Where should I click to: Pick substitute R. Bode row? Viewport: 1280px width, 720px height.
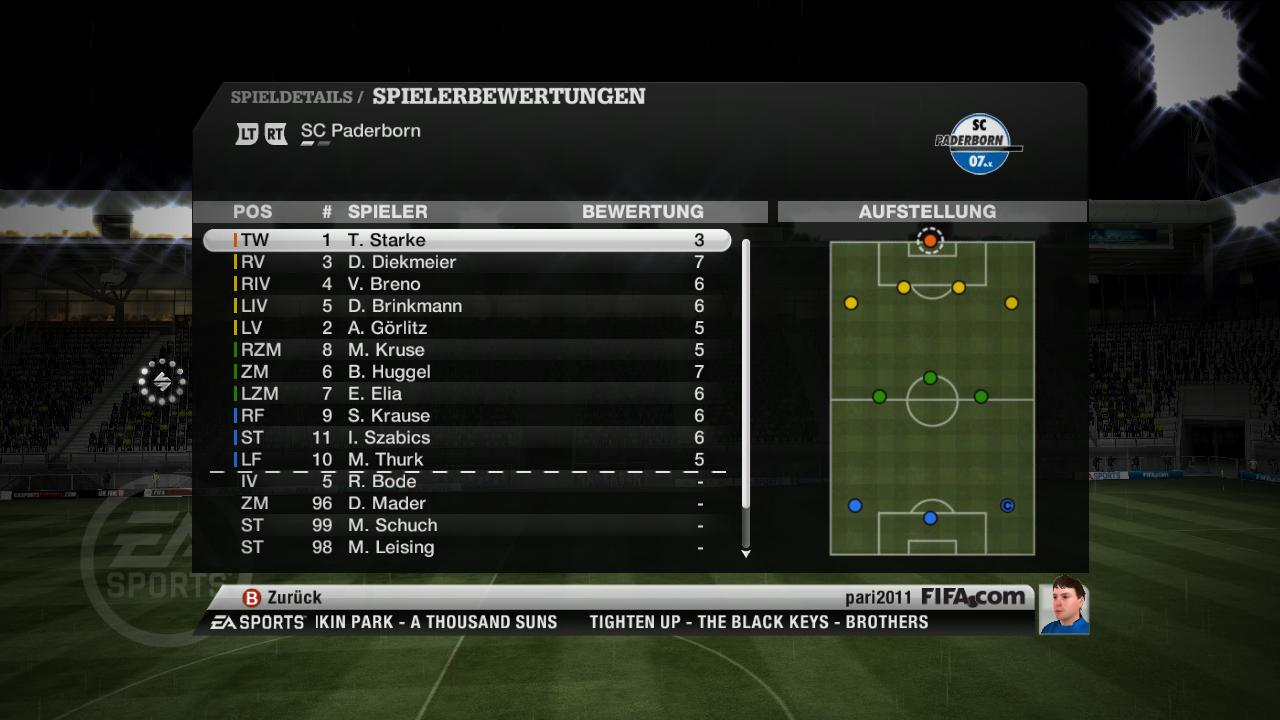click(x=467, y=481)
